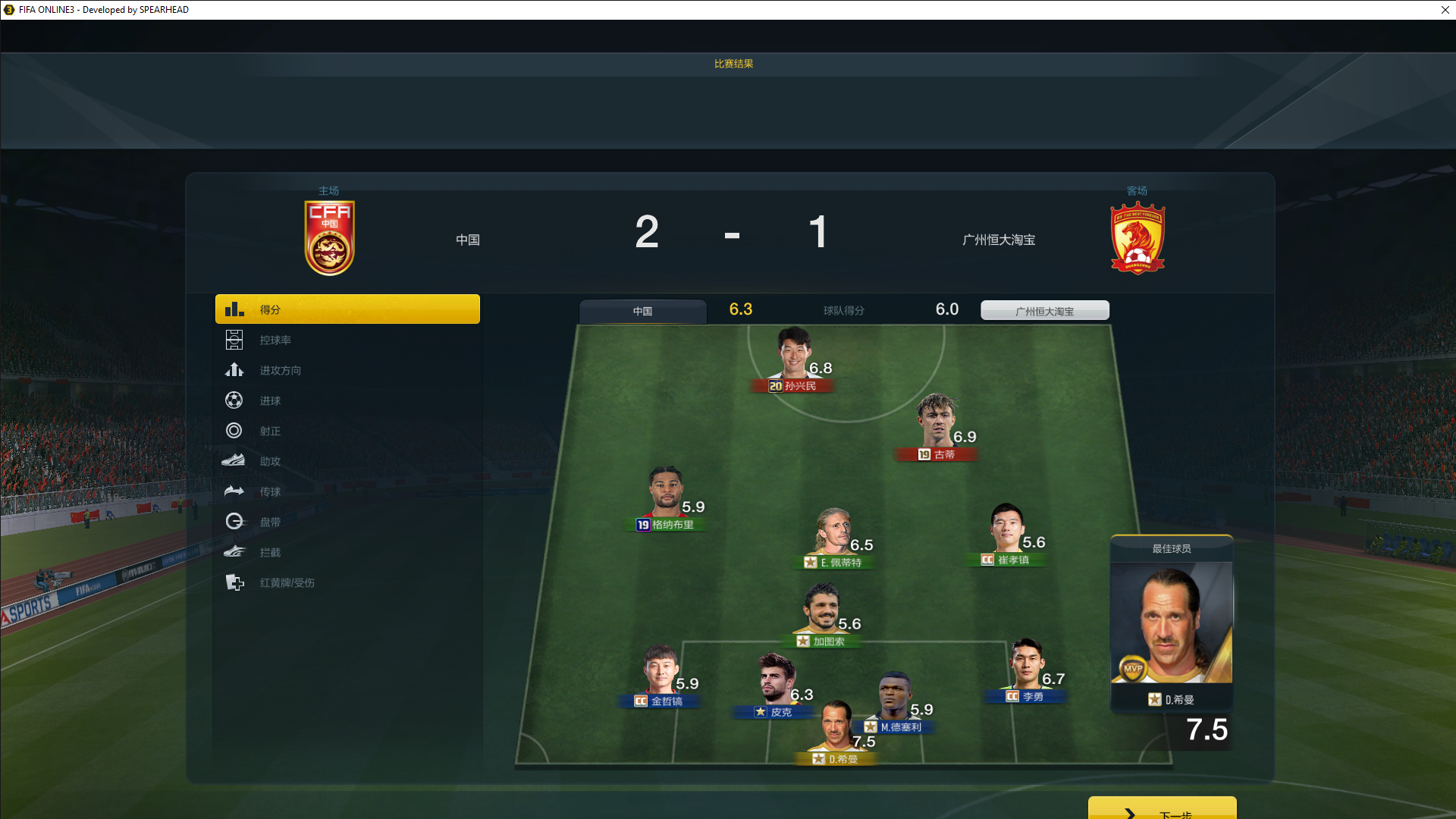
Task: Open the 控球率 possession stats
Action: (275, 340)
